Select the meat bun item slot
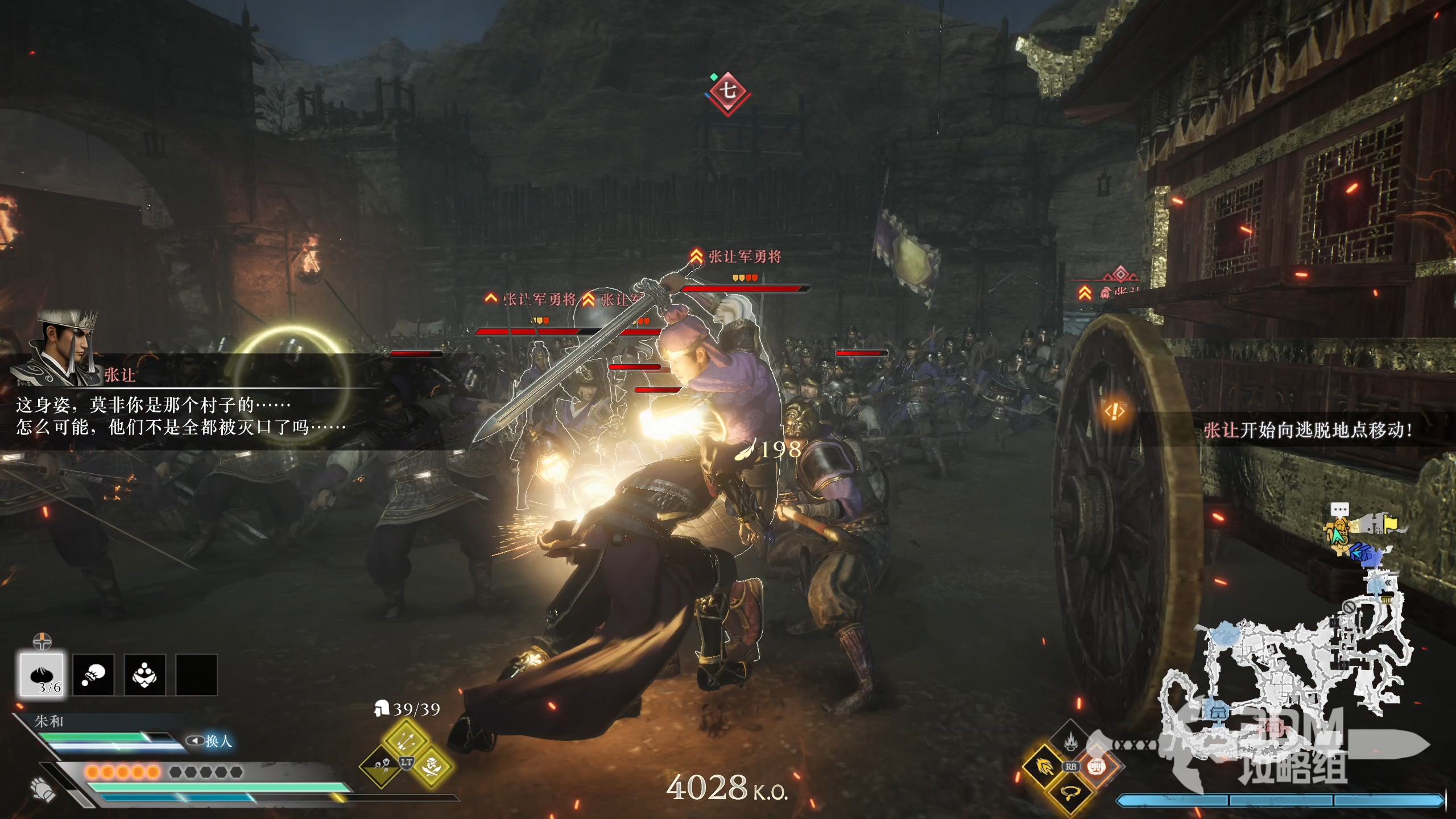 [x=42, y=675]
